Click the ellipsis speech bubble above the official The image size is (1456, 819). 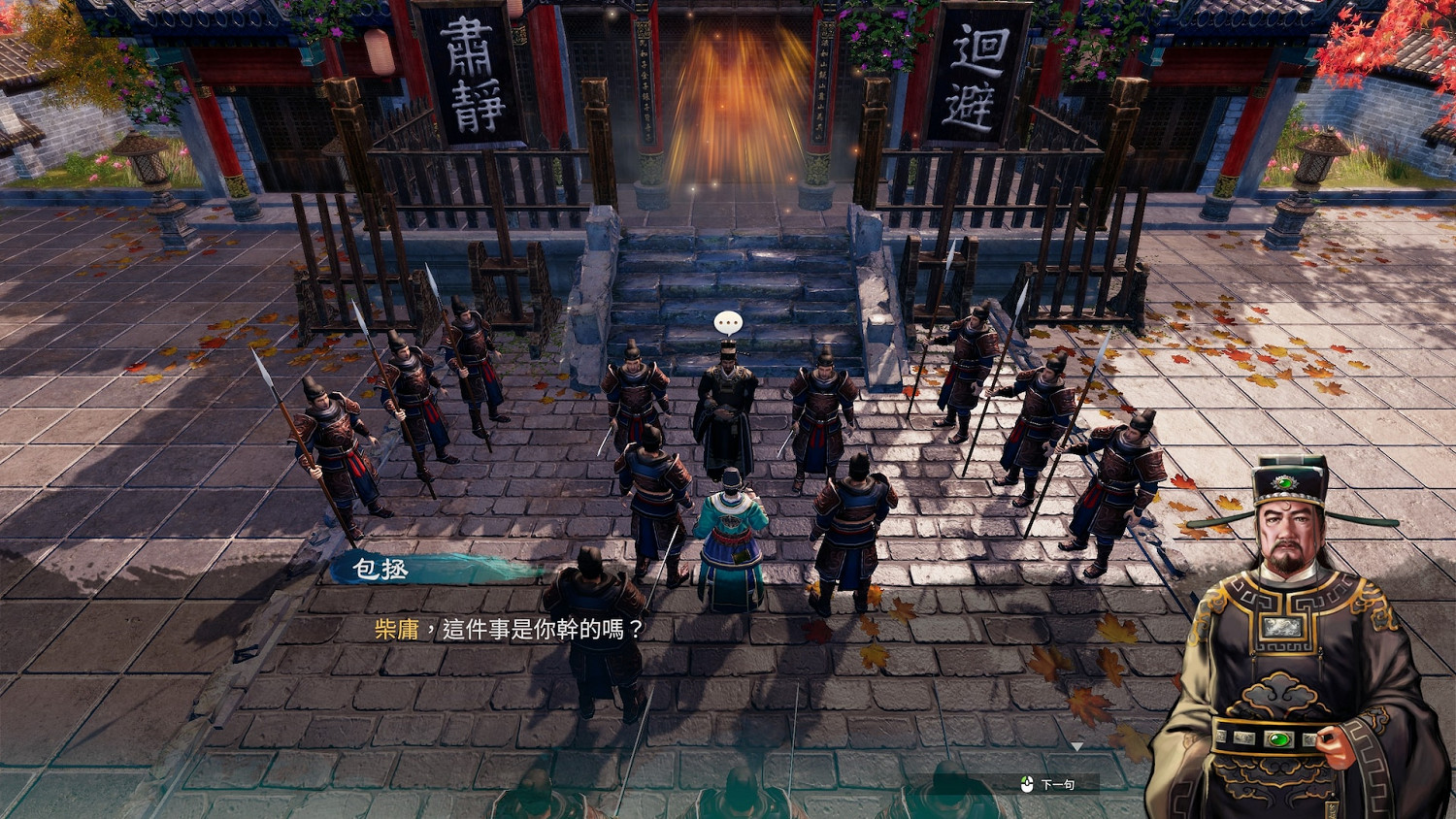(x=726, y=320)
